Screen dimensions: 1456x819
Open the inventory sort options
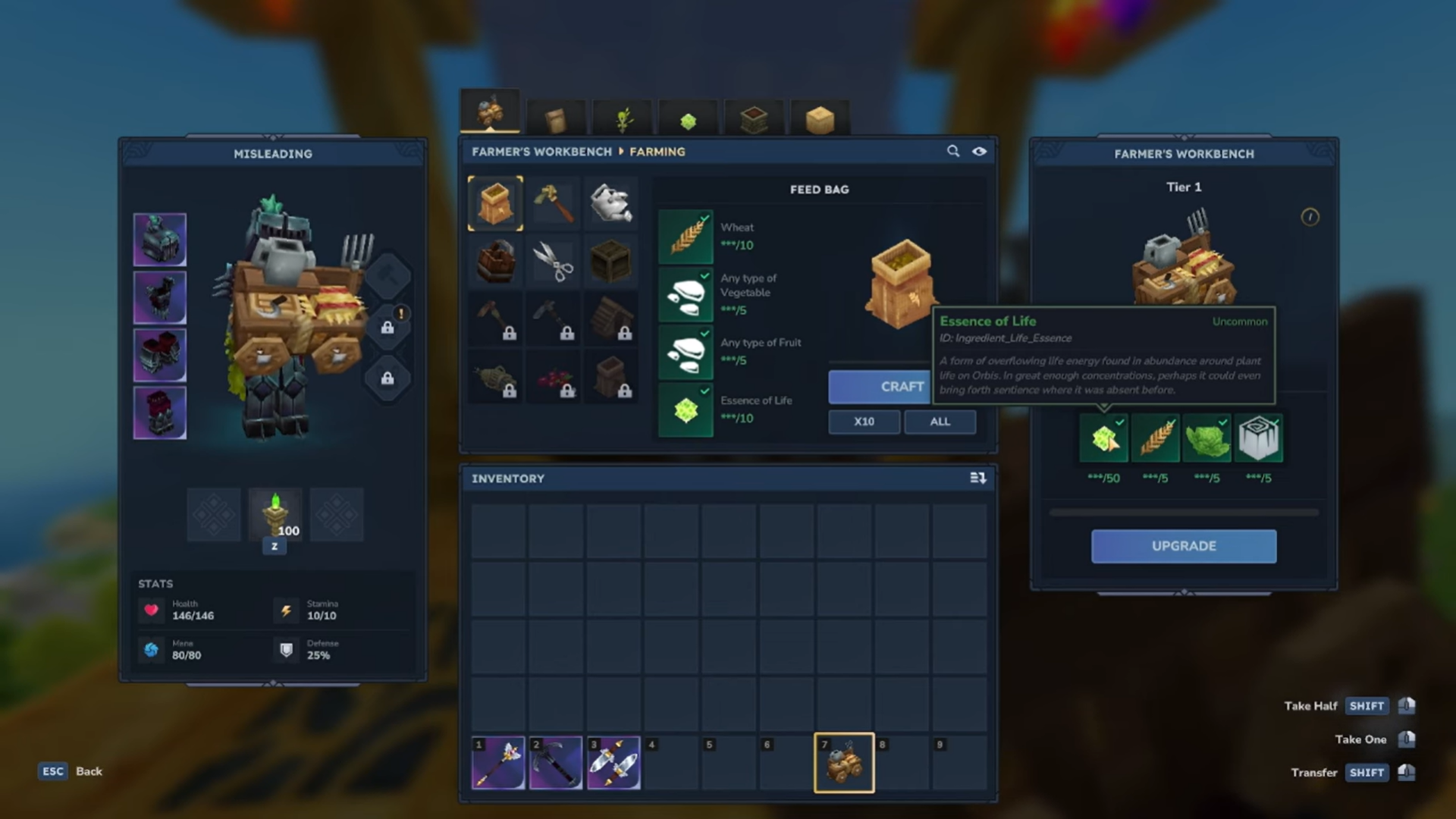(978, 478)
